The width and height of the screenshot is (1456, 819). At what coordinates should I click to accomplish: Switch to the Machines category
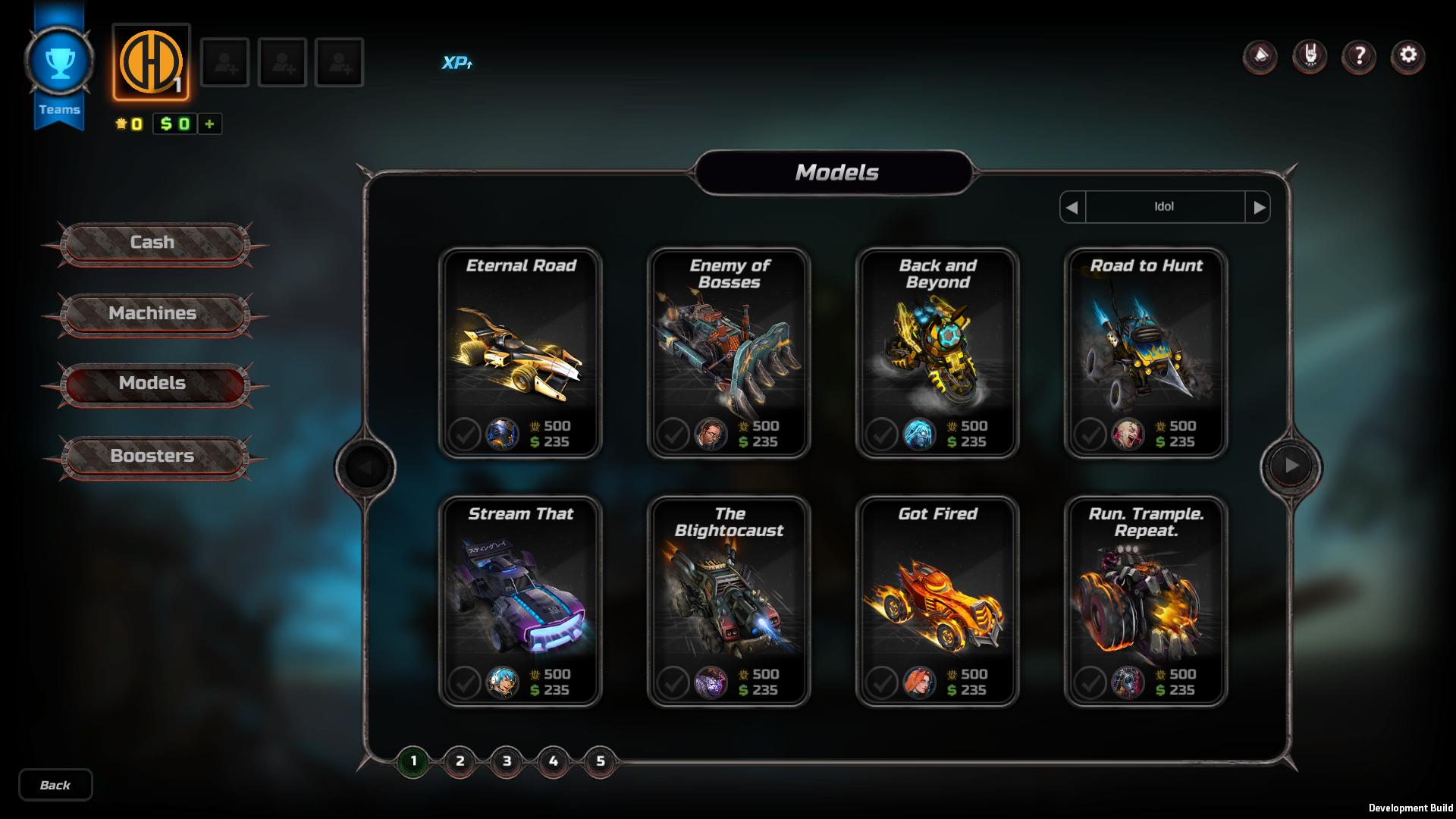pos(152,313)
